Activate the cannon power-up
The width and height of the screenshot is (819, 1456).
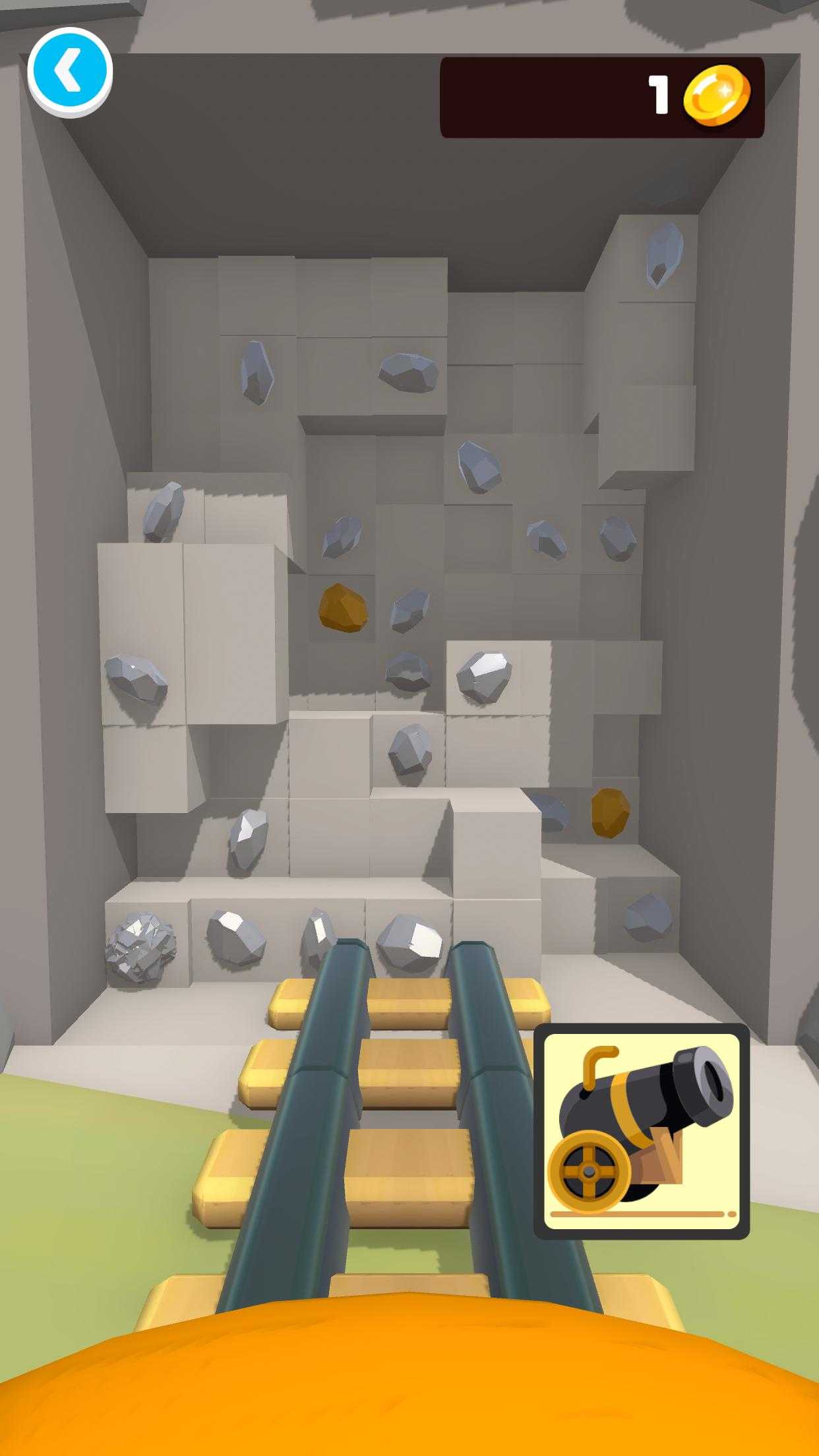coord(641,1131)
